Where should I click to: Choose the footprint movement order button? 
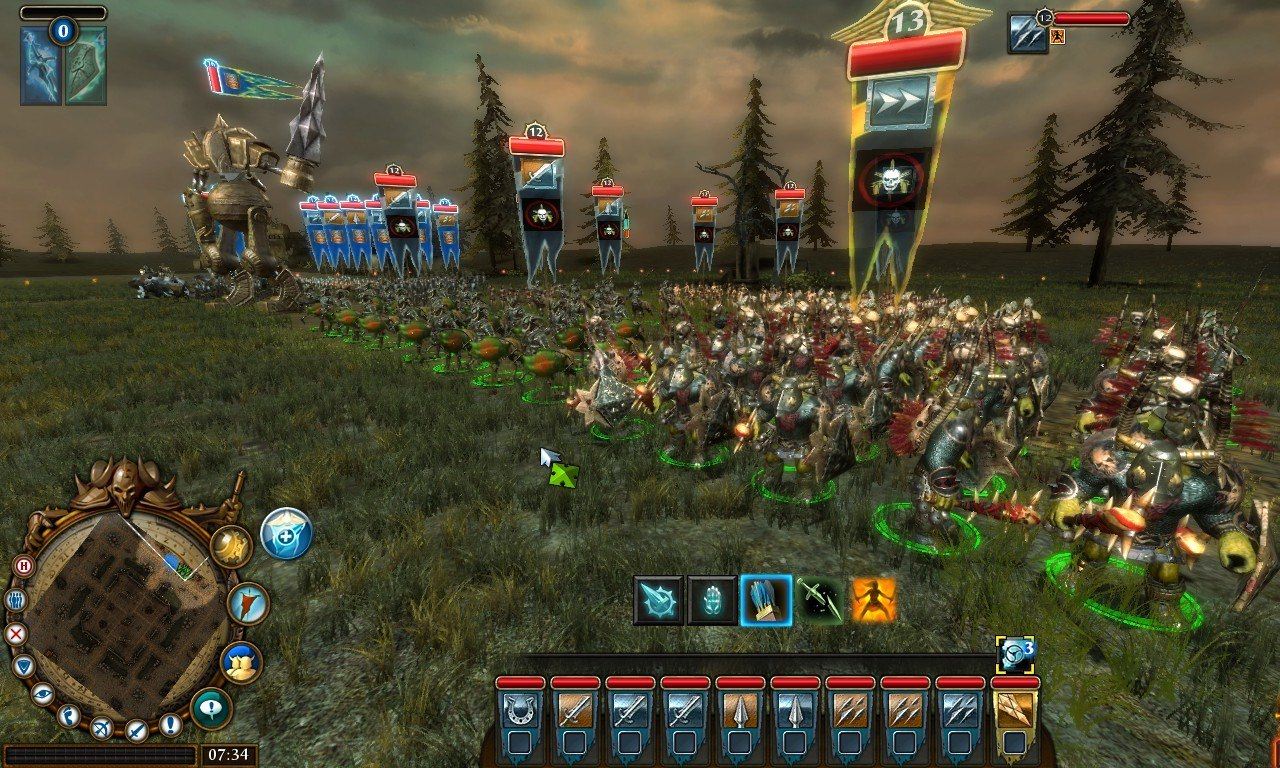69,715
